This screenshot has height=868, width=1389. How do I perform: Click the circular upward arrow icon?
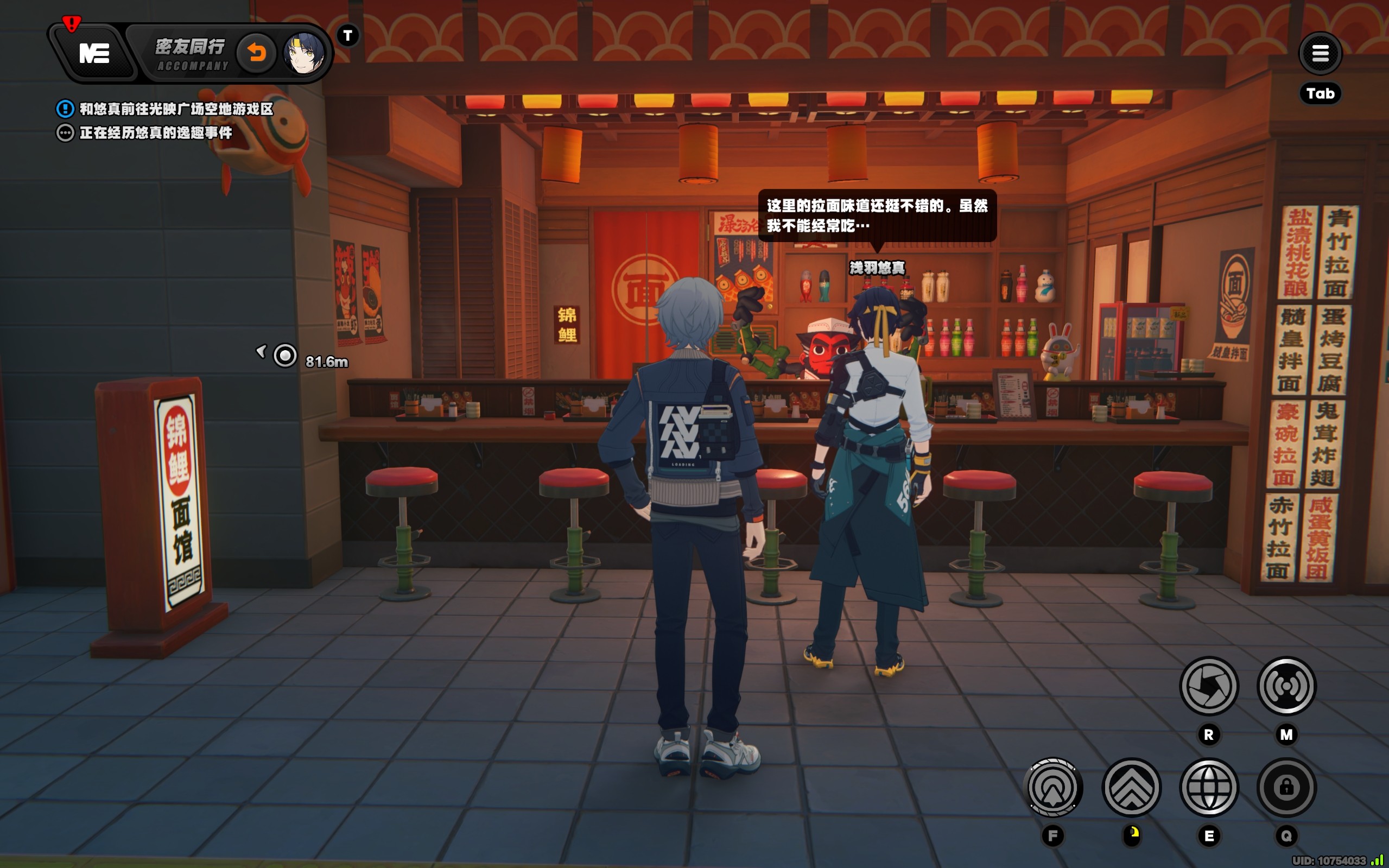pyautogui.click(x=1052, y=787)
